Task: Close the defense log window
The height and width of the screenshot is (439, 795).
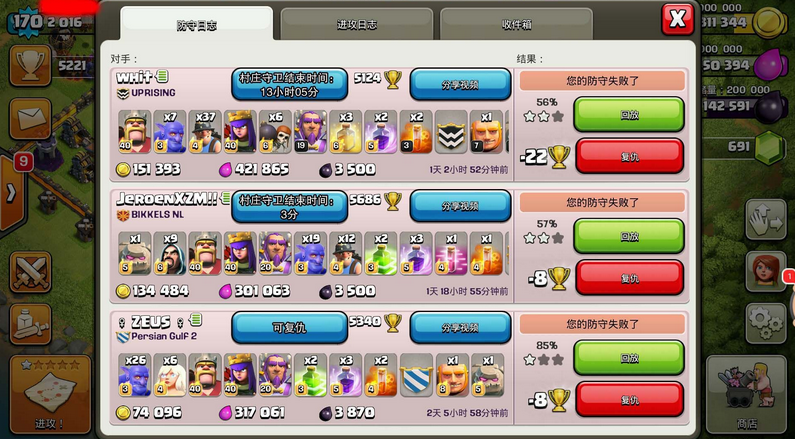Action: (x=677, y=19)
